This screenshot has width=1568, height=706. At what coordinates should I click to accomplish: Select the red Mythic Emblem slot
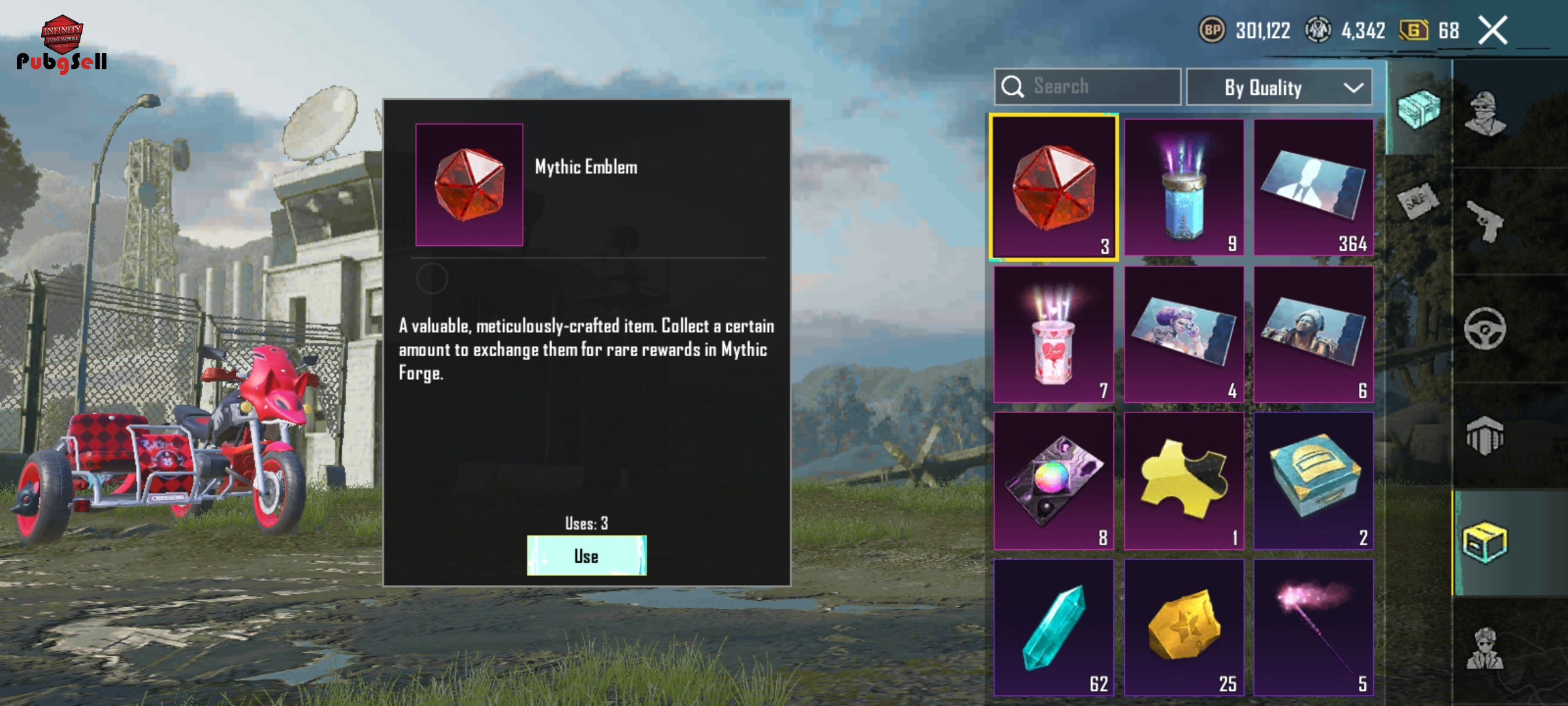coord(1053,188)
